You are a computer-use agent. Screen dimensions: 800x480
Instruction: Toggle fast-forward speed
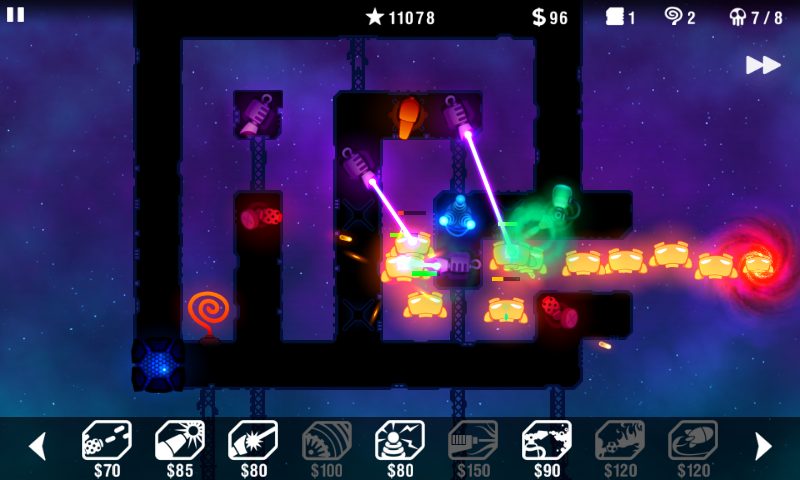coord(763,65)
